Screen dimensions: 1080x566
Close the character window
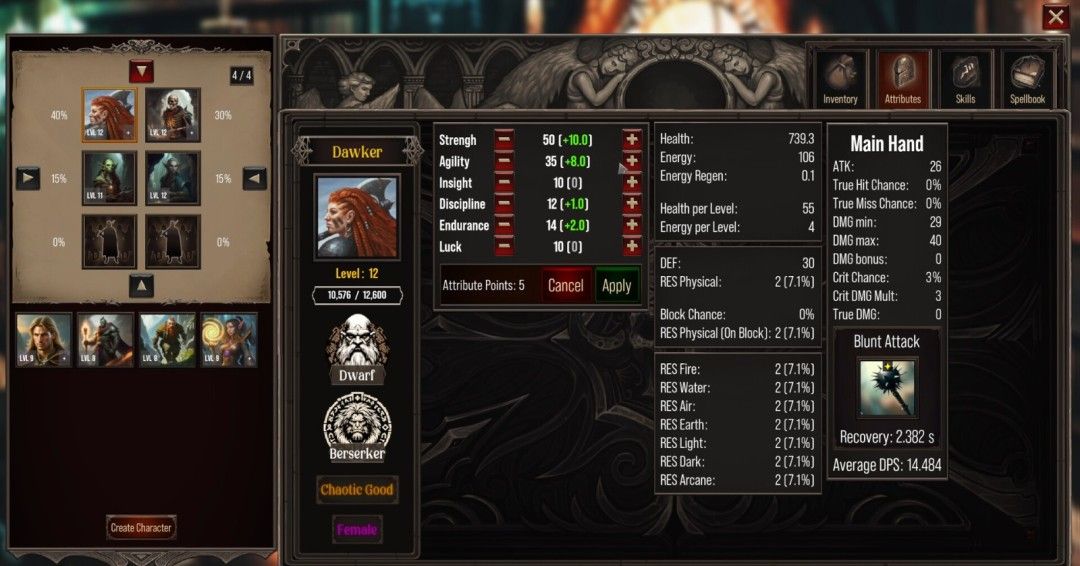[x=1055, y=17]
